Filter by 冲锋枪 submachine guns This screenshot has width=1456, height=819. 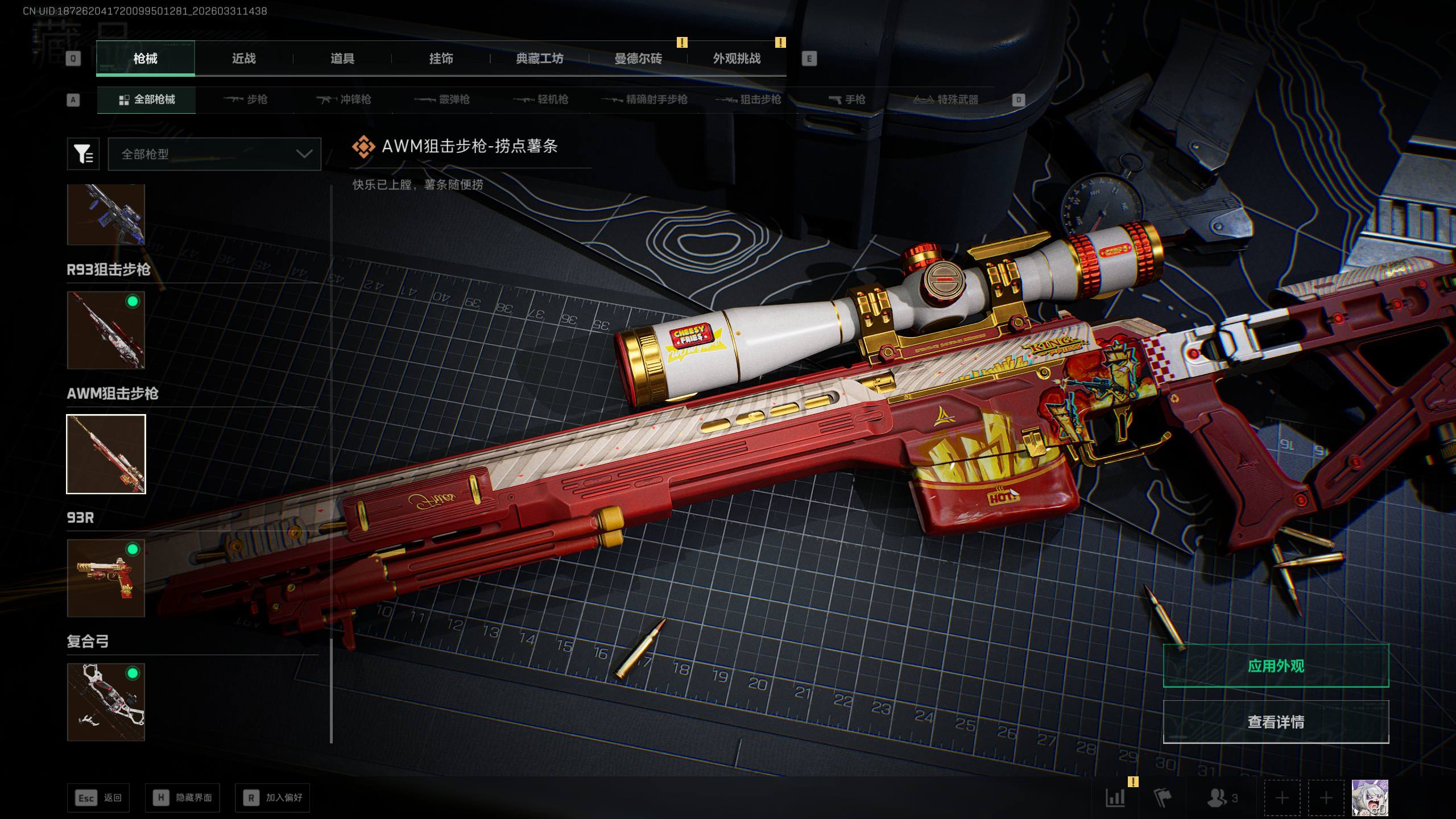click(344, 100)
